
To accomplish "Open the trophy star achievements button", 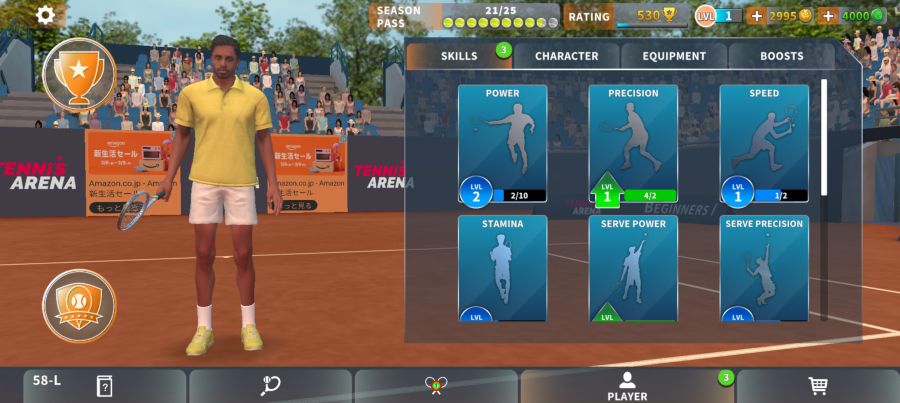I will (79, 73).
